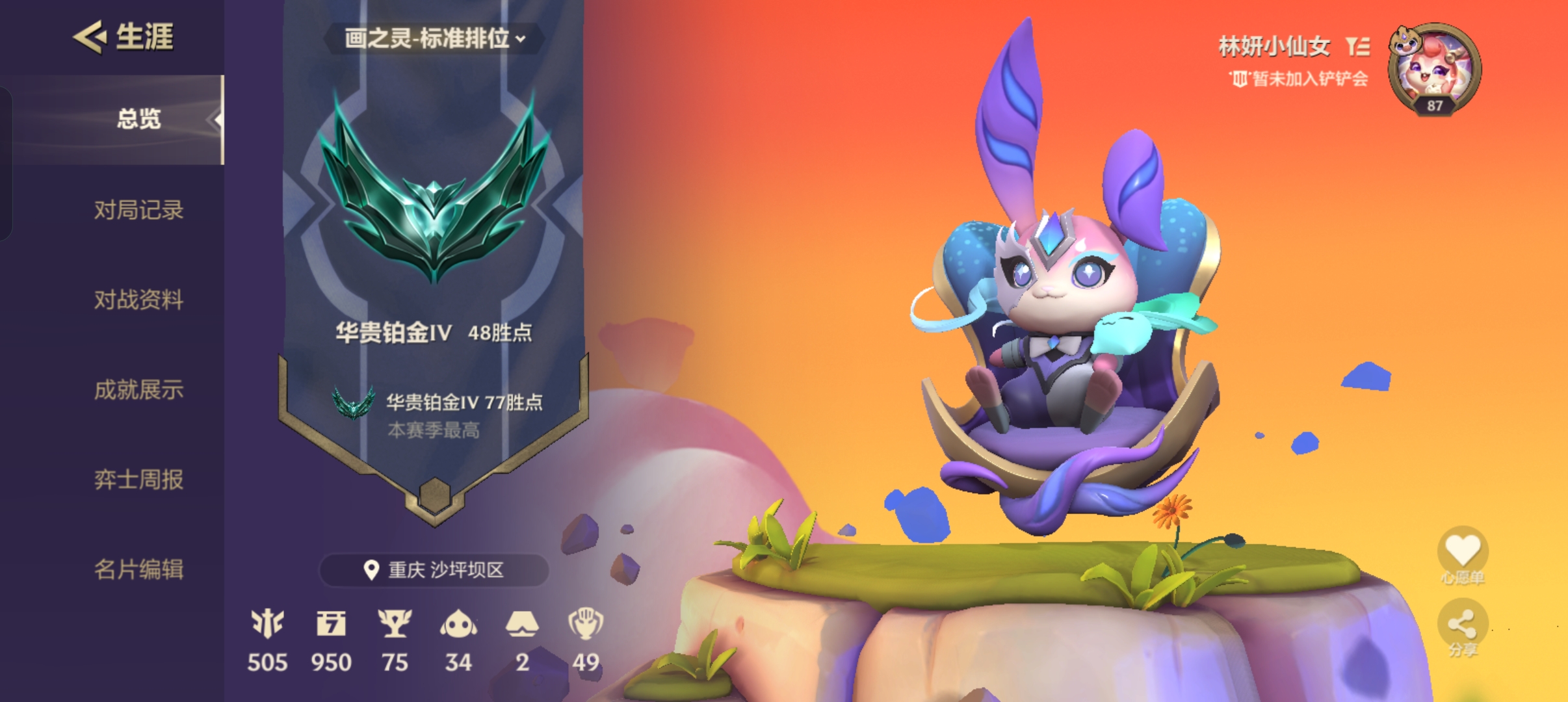1568x702 pixels.
Task: Open the 弈士周报 weekly report tab
Action: click(138, 480)
